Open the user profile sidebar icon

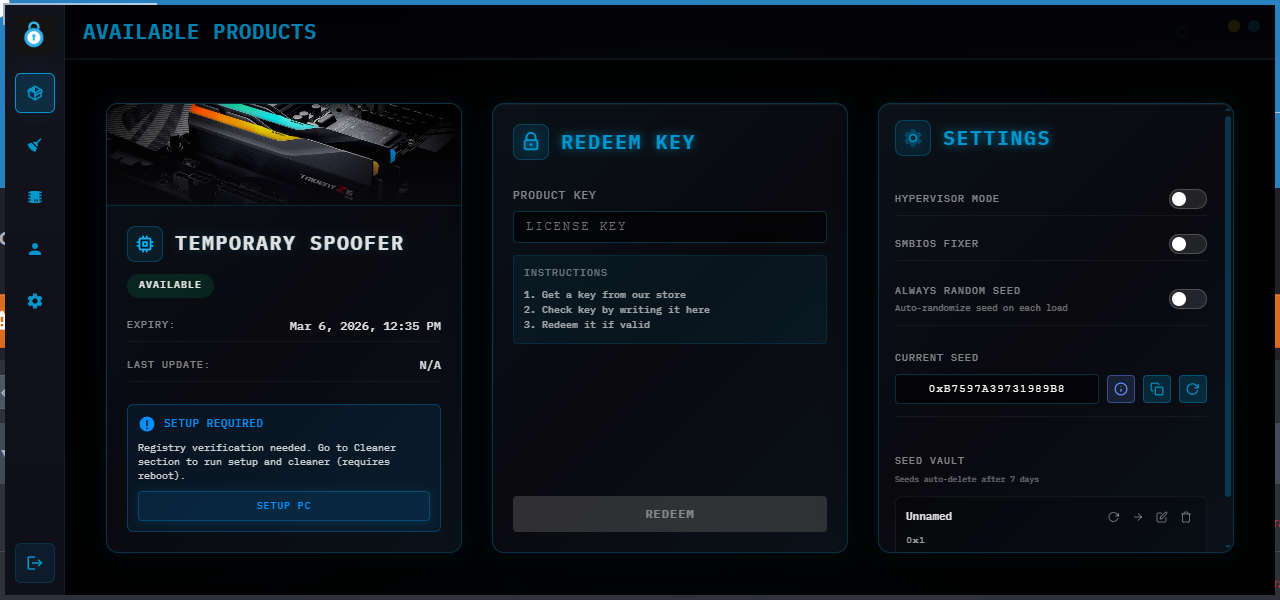pyautogui.click(x=35, y=249)
